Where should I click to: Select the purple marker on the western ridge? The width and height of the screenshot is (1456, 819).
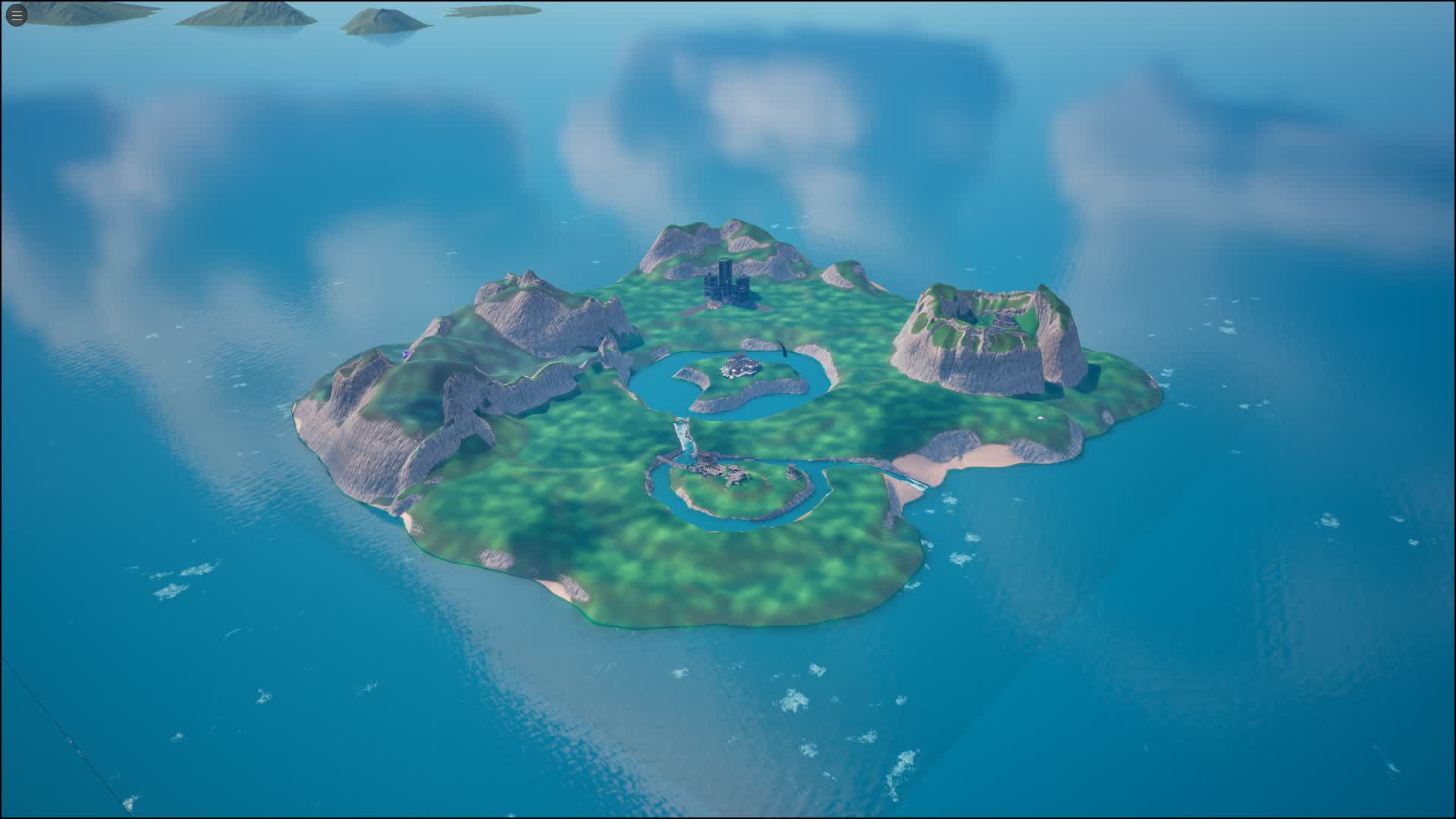pyautogui.click(x=406, y=353)
